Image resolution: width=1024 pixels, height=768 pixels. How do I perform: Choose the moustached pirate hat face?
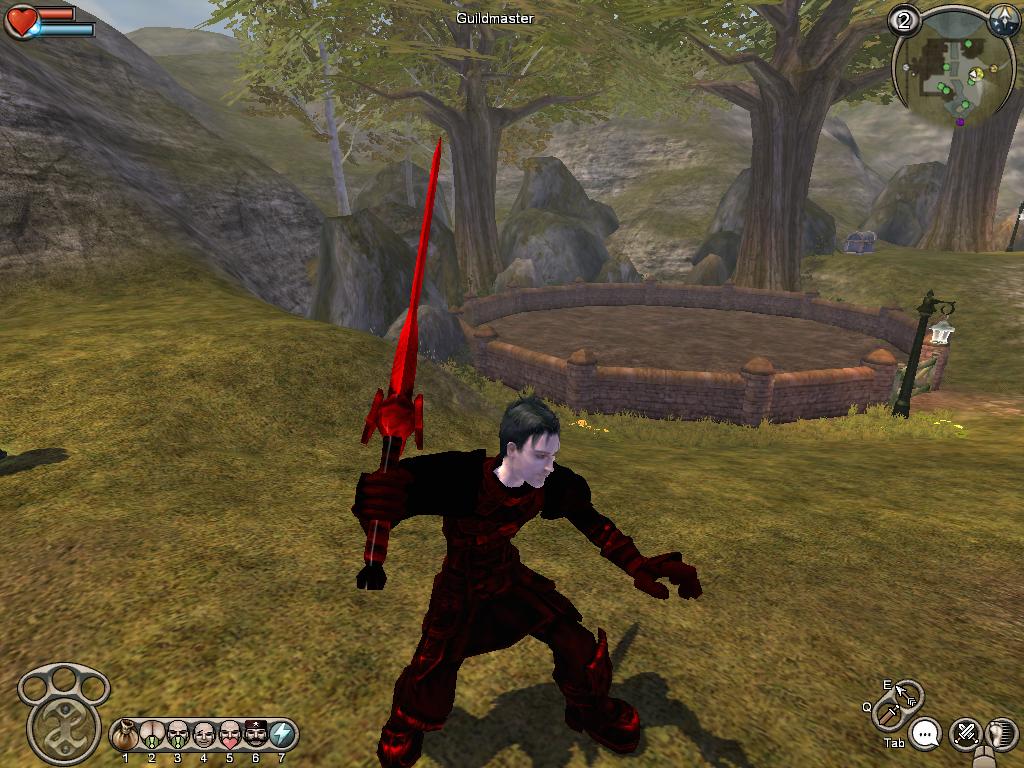pos(256,735)
